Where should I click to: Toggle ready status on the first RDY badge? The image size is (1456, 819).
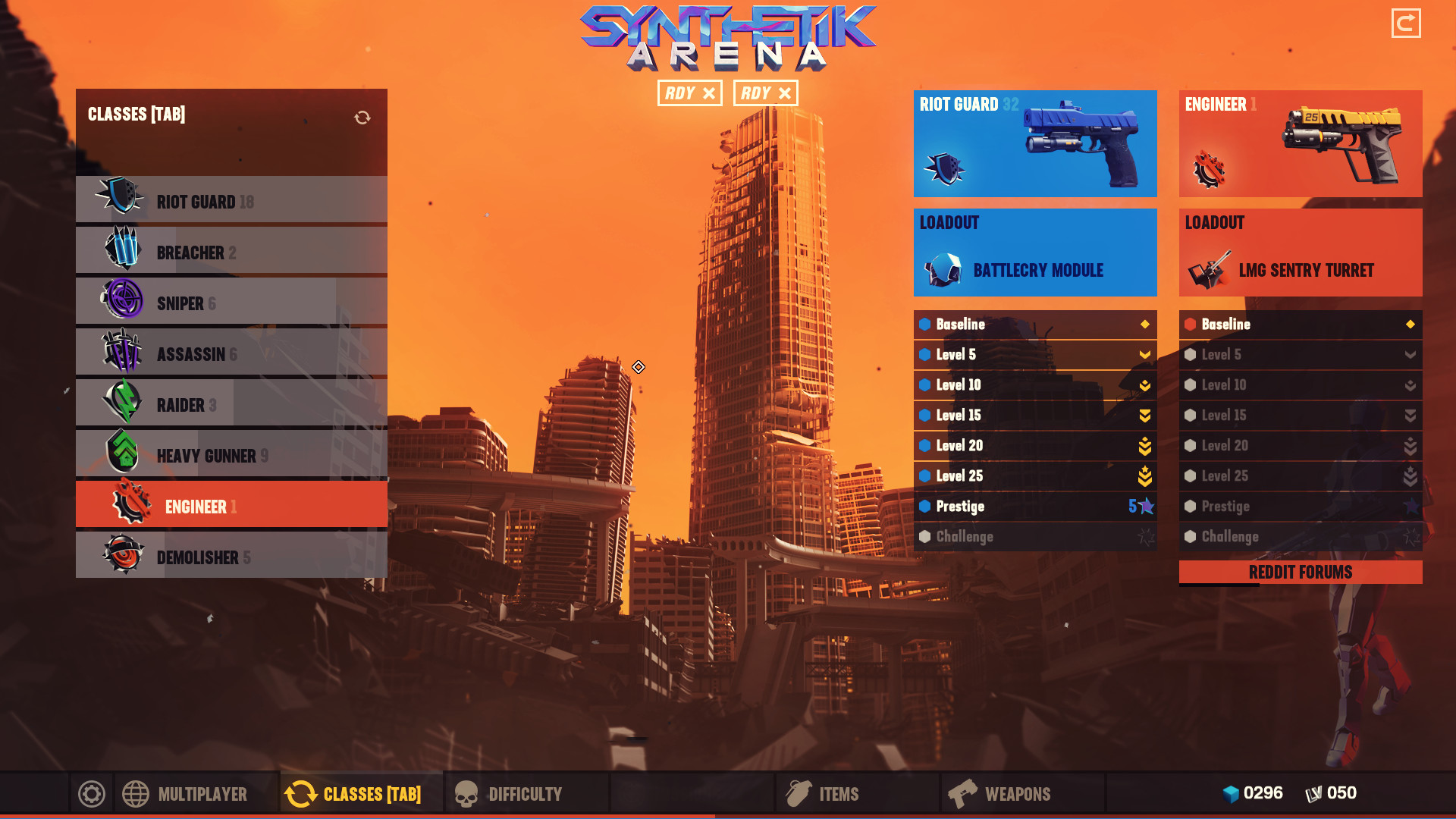(x=689, y=93)
